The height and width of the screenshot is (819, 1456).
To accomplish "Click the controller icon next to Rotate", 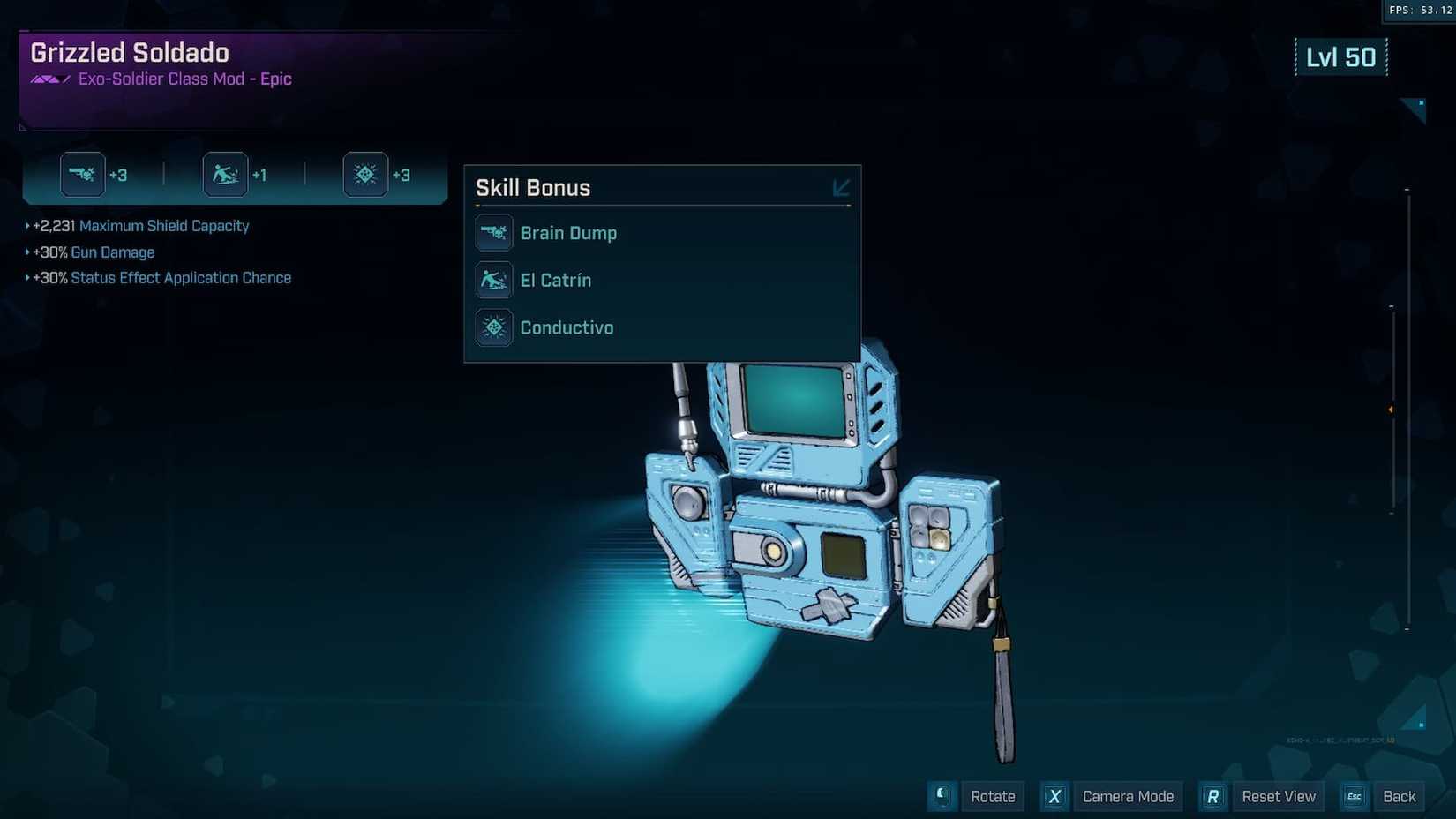I will point(941,796).
